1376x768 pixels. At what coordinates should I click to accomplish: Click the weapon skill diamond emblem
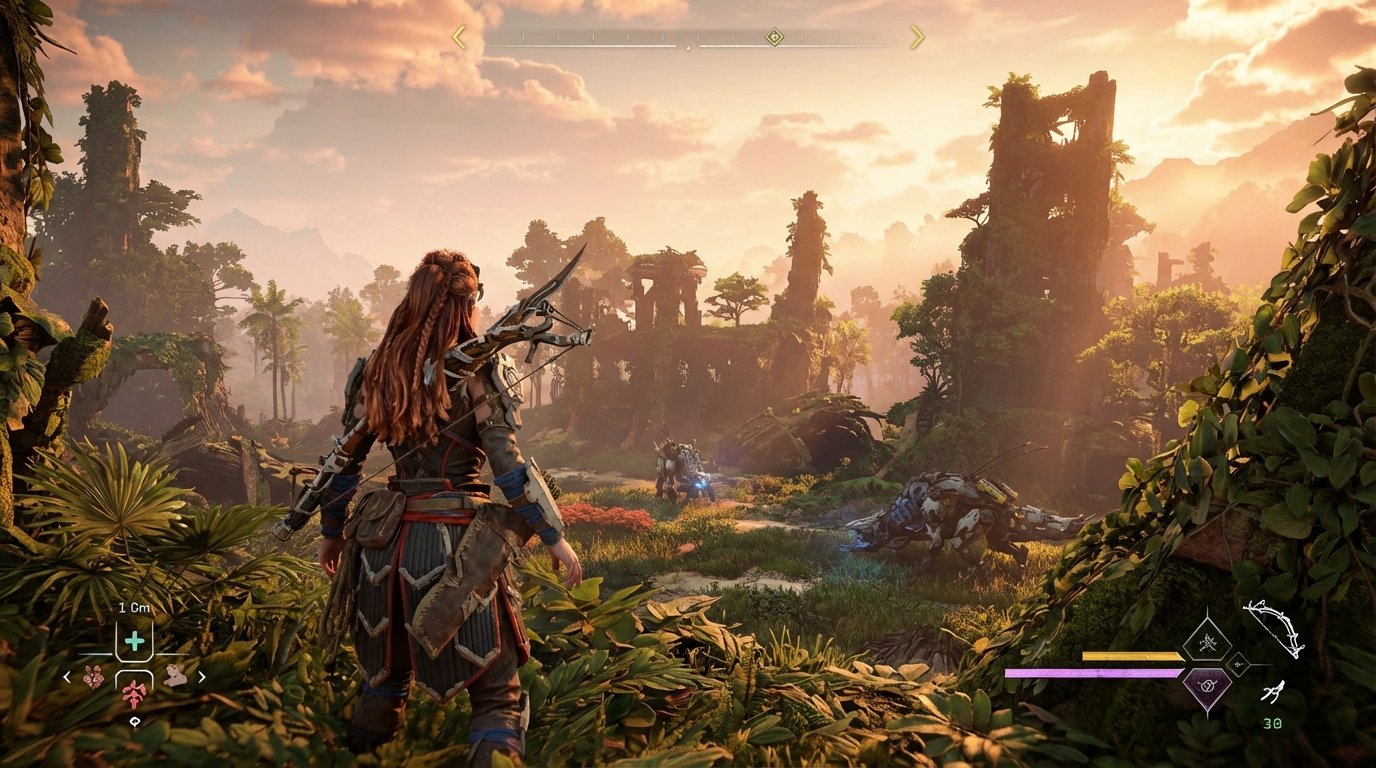pos(1208,643)
